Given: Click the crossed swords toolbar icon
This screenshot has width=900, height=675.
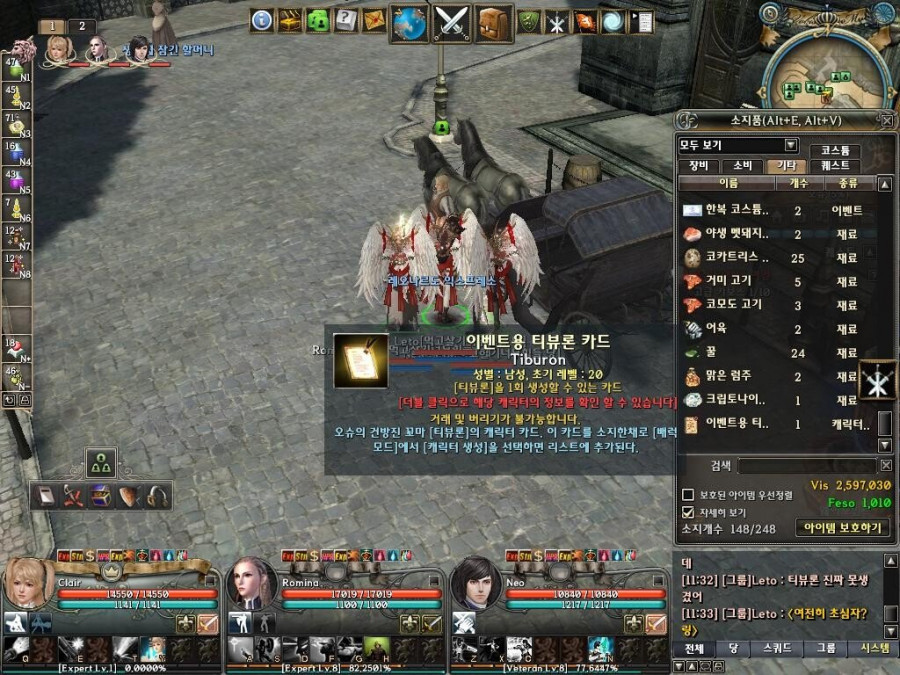Looking at the screenshot, I should click(451, 23).
